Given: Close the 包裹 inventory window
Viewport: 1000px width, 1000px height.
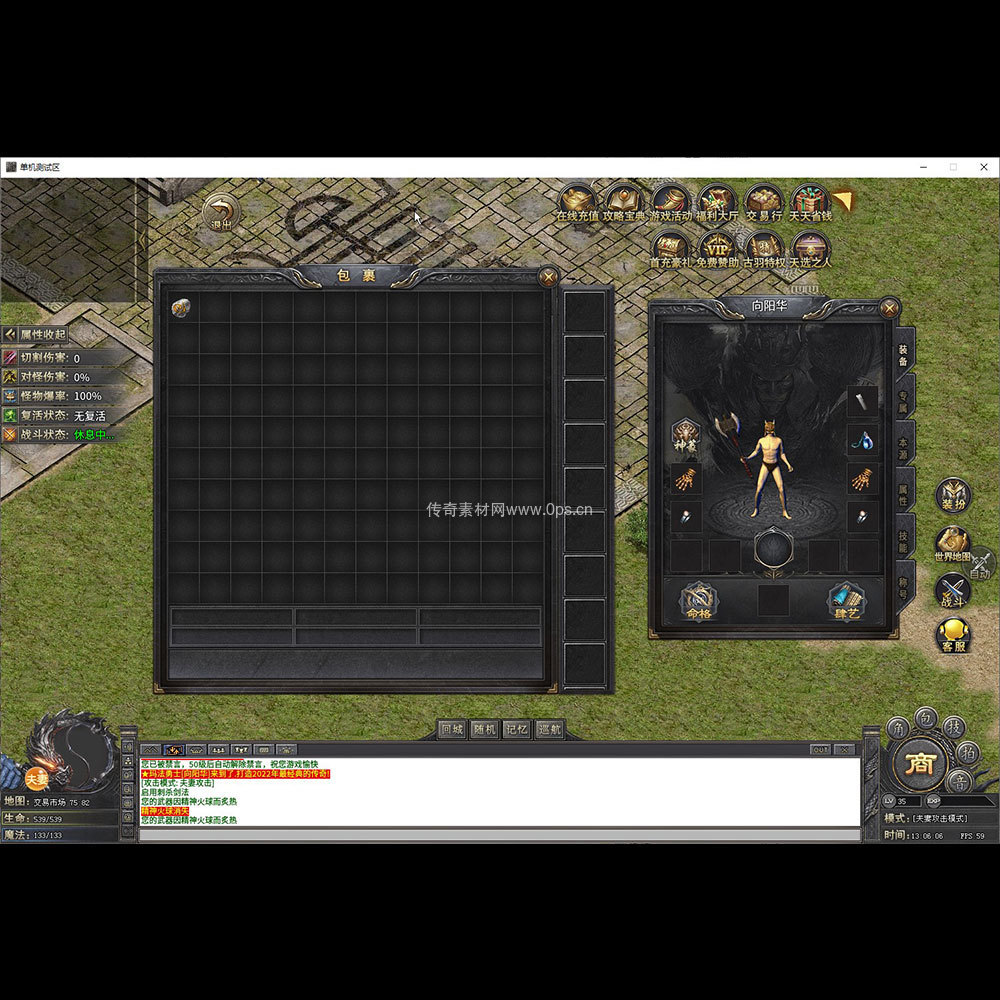Looking at the screenshot, I should (548, 277).
